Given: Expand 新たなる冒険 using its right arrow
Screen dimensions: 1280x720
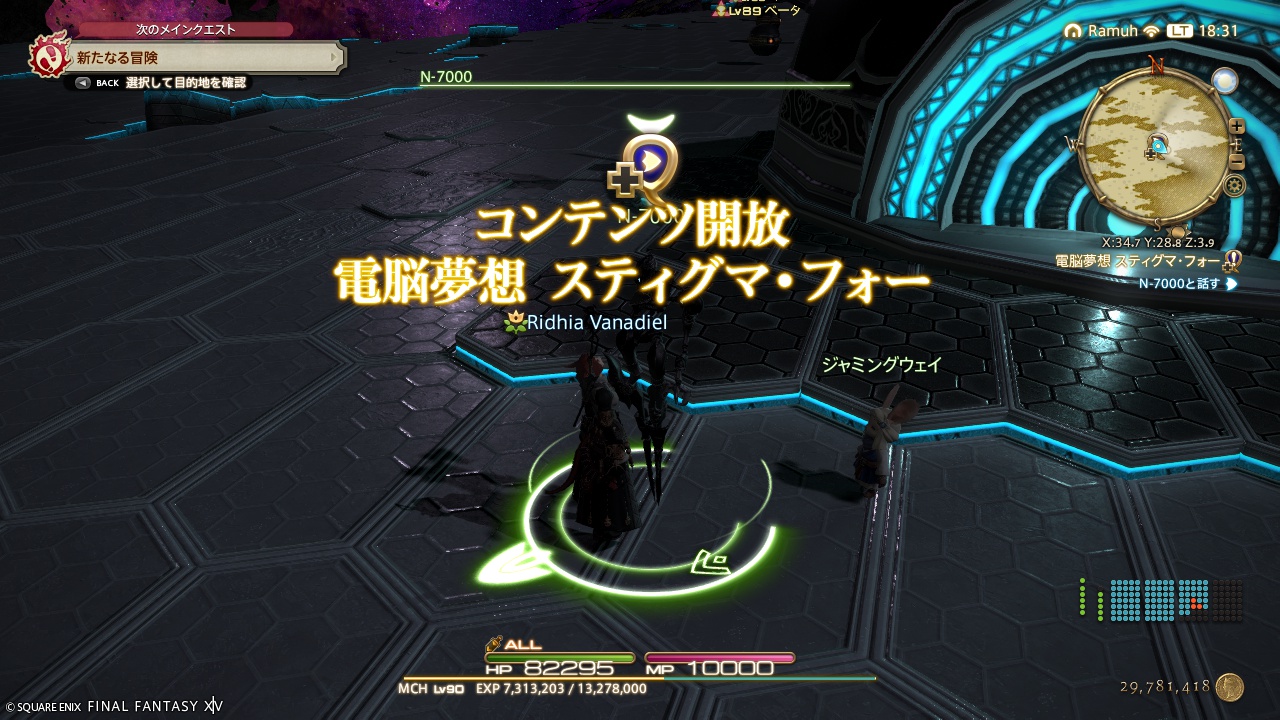Looking at the screenshot, I should [x=332, y=57].
